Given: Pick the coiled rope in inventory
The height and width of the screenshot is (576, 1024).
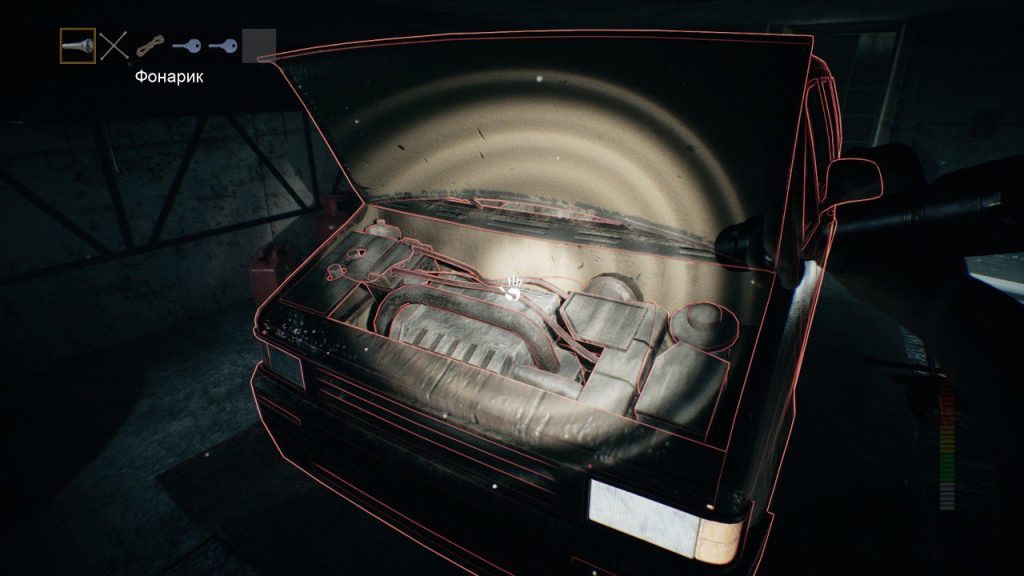Looking at the screenshot, I should (x=150, y=46).
